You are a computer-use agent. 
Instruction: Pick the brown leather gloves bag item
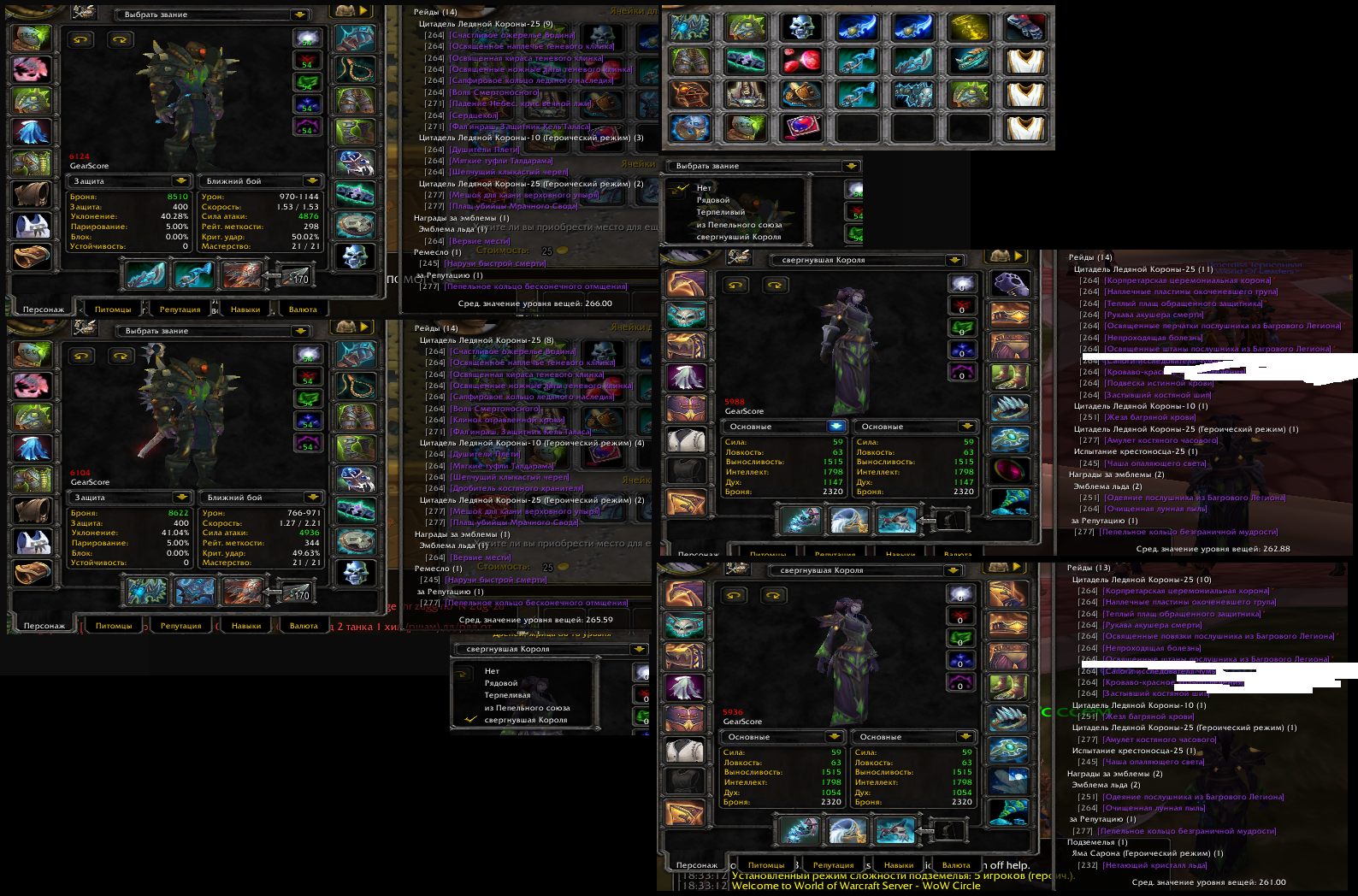click(x=801, y=94)
